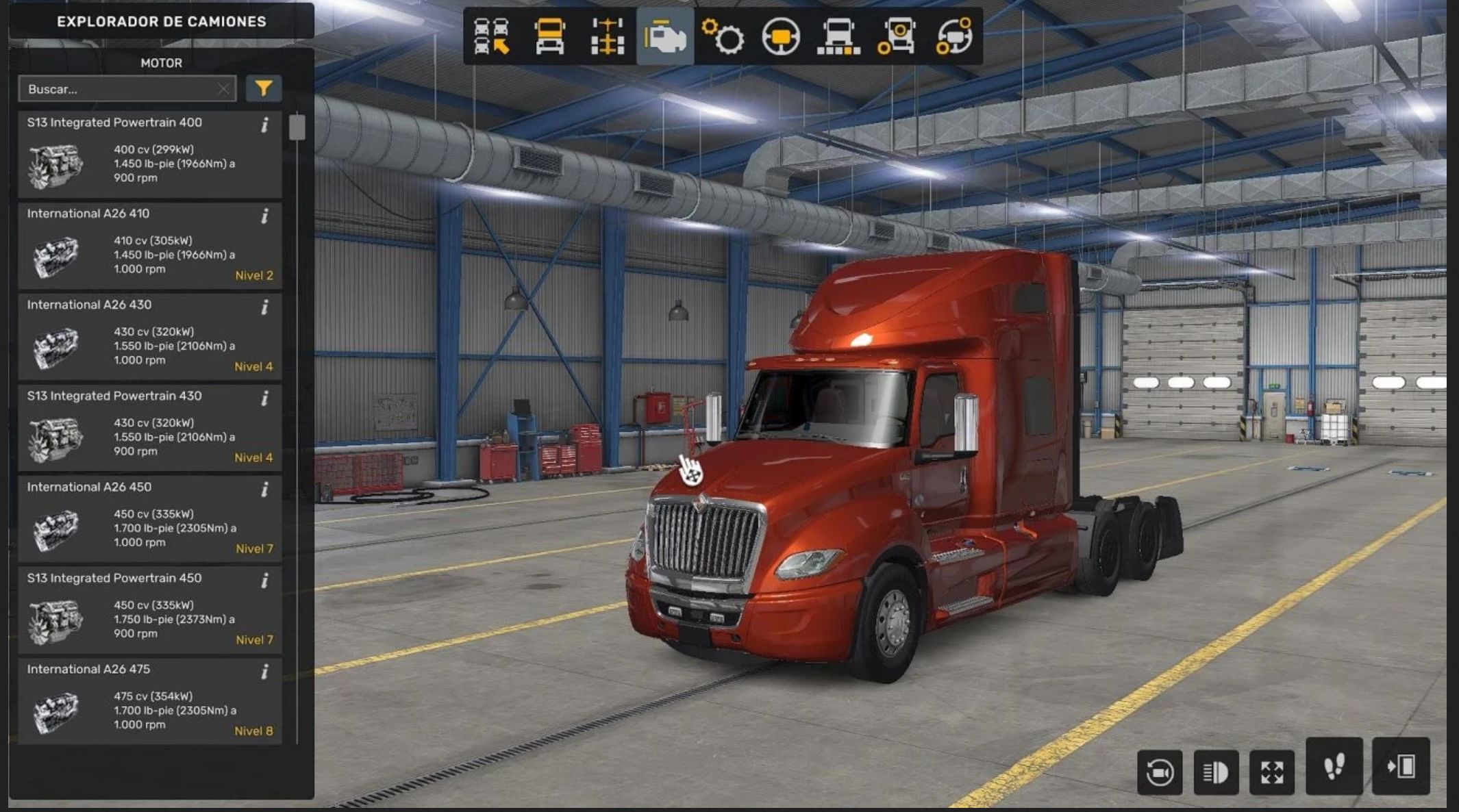Switch to the chassis tab
Image resolution: width=1459 pixels, height=812 pixels.
coord(608,36)
